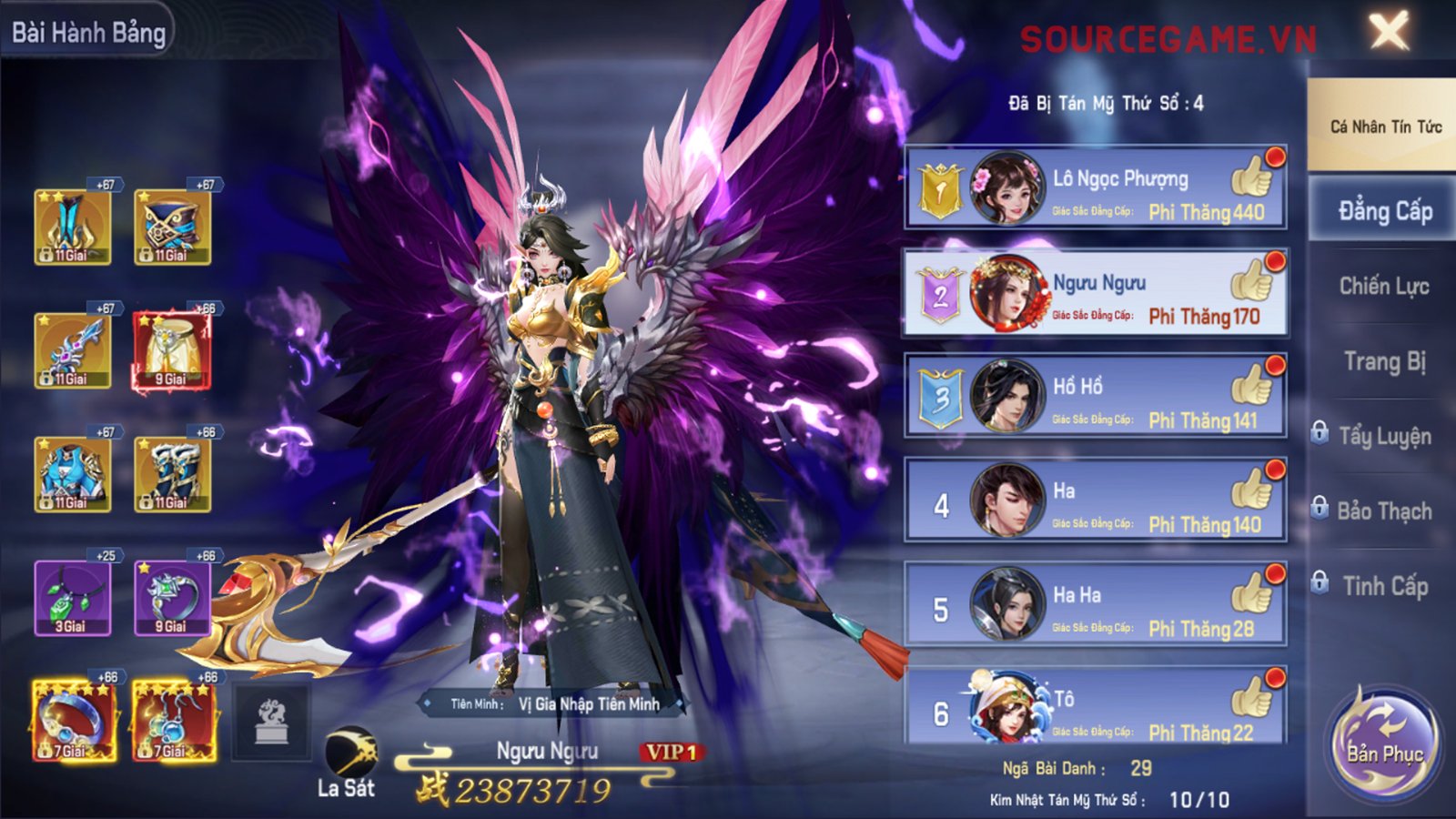Image resolution: width=1456 pixels, height=819 pixels.
Task: Switch to the Đẳng Cấp ranking tab
Action: click(1384, 211)
